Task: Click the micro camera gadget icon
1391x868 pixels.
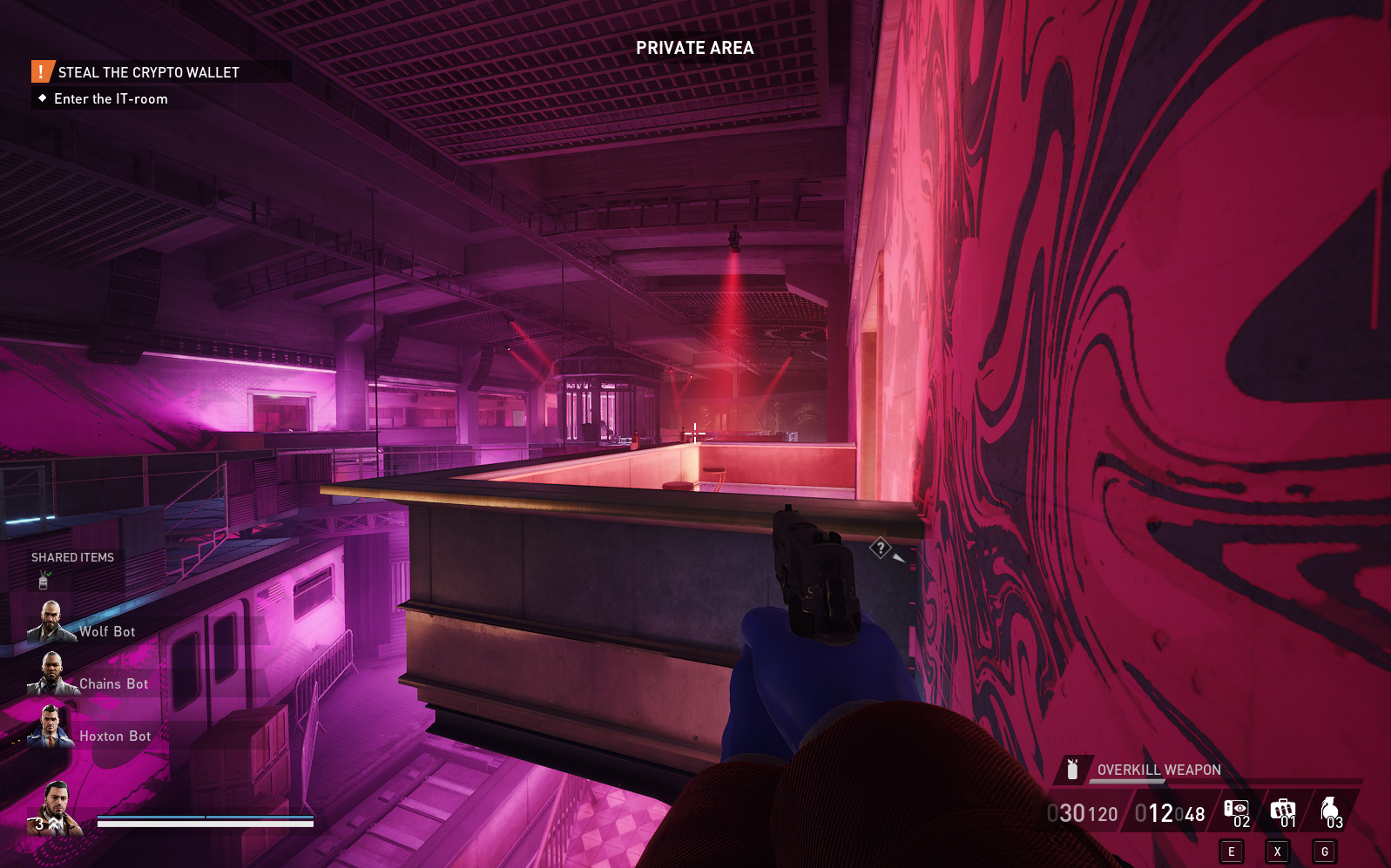Action: point(1237,807)
